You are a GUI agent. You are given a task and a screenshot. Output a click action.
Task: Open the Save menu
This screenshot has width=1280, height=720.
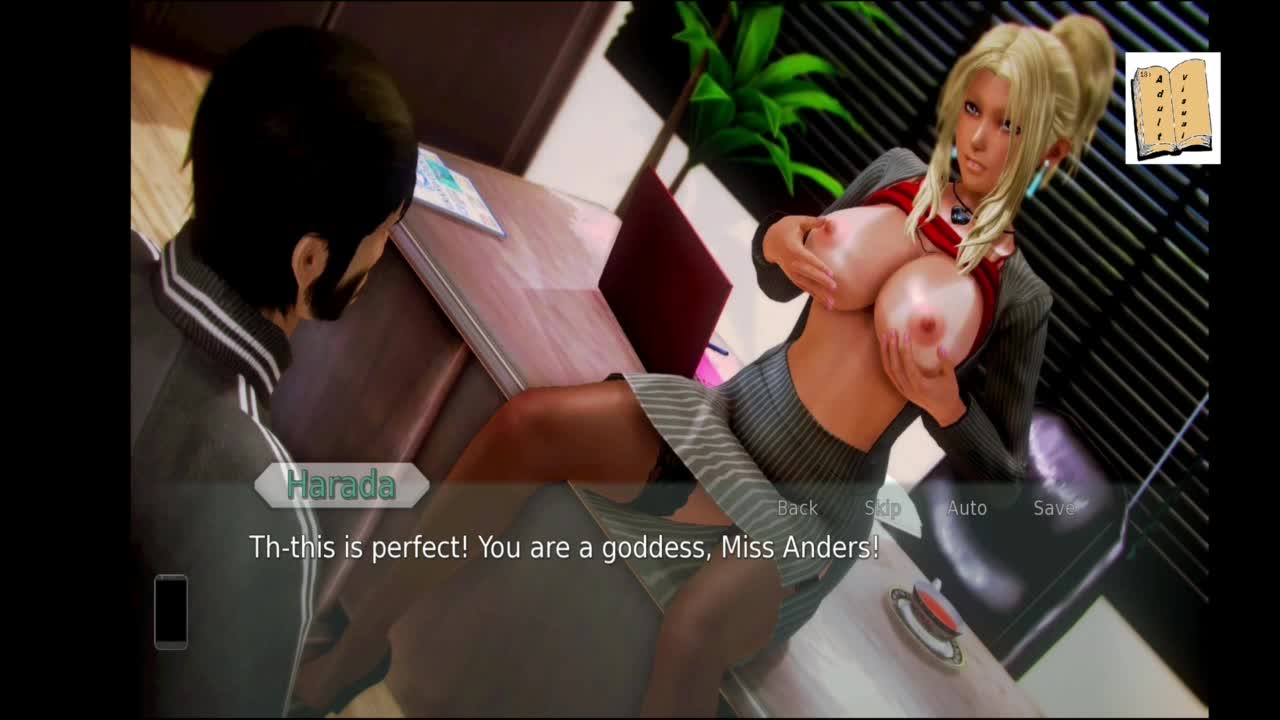pyautogui.click(x=1053, y=508)
